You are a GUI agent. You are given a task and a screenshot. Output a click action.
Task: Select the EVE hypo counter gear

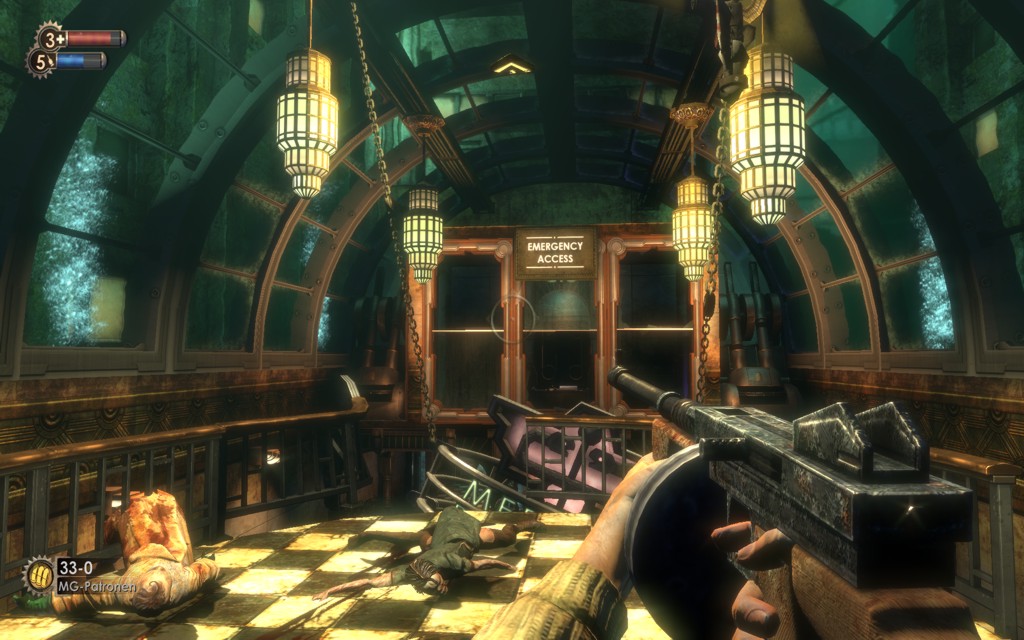(x=40, y=62)
